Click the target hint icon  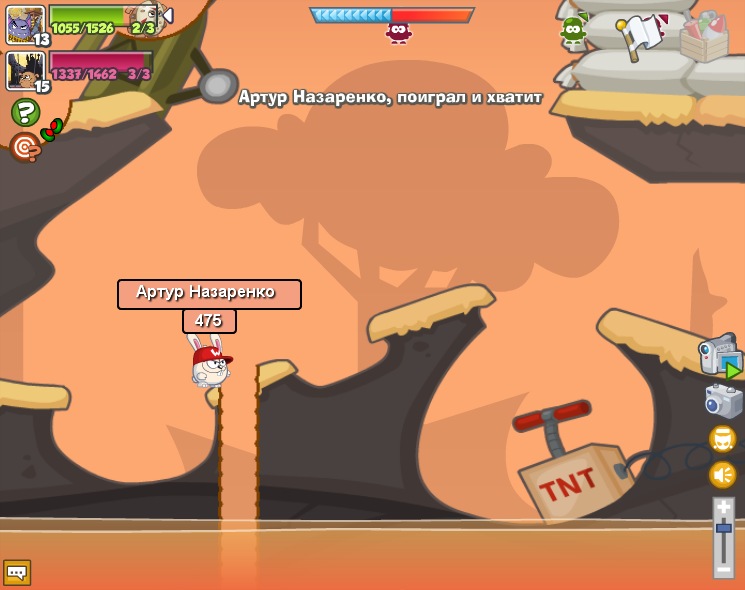click(x=24, y=147)
